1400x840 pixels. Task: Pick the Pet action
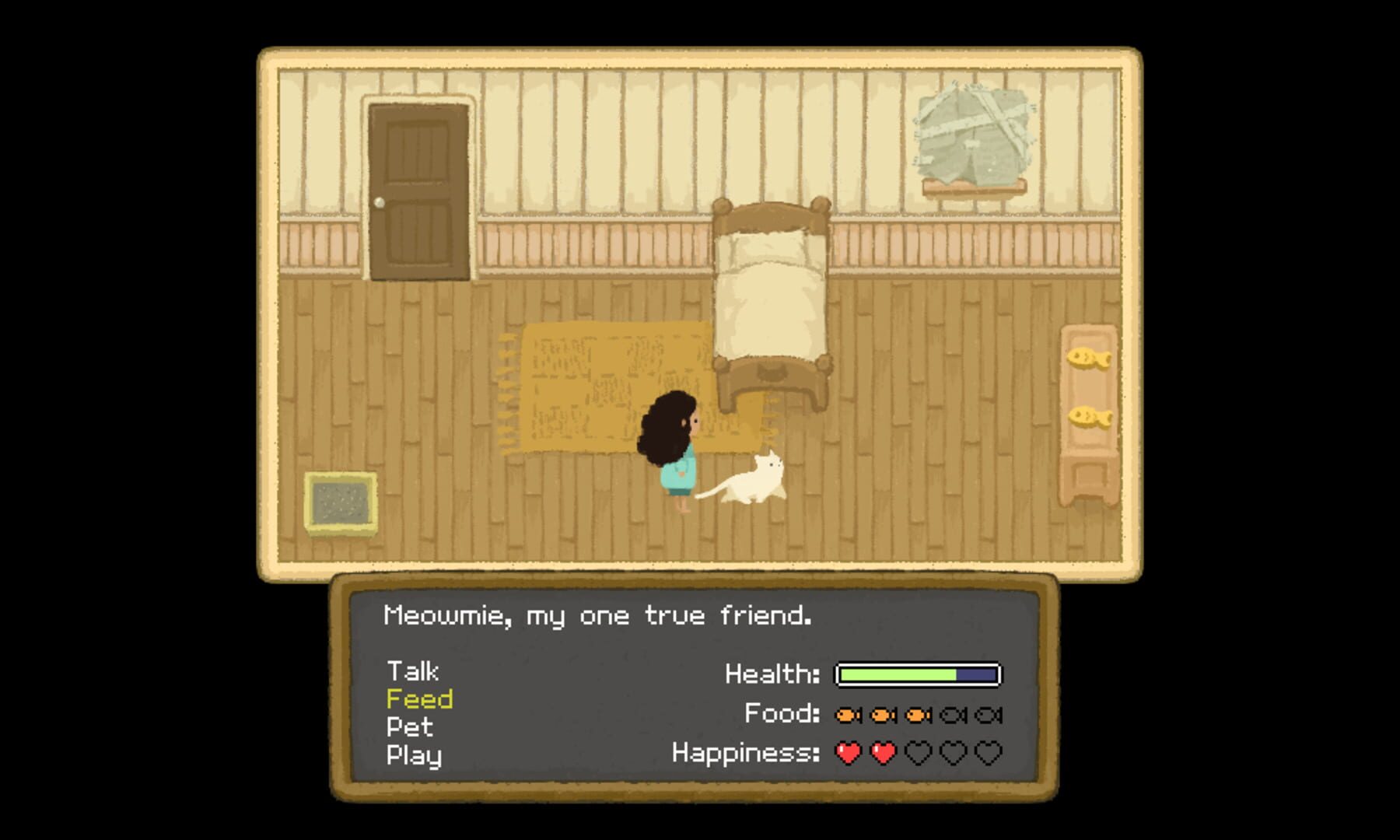[x=409, y=727]
